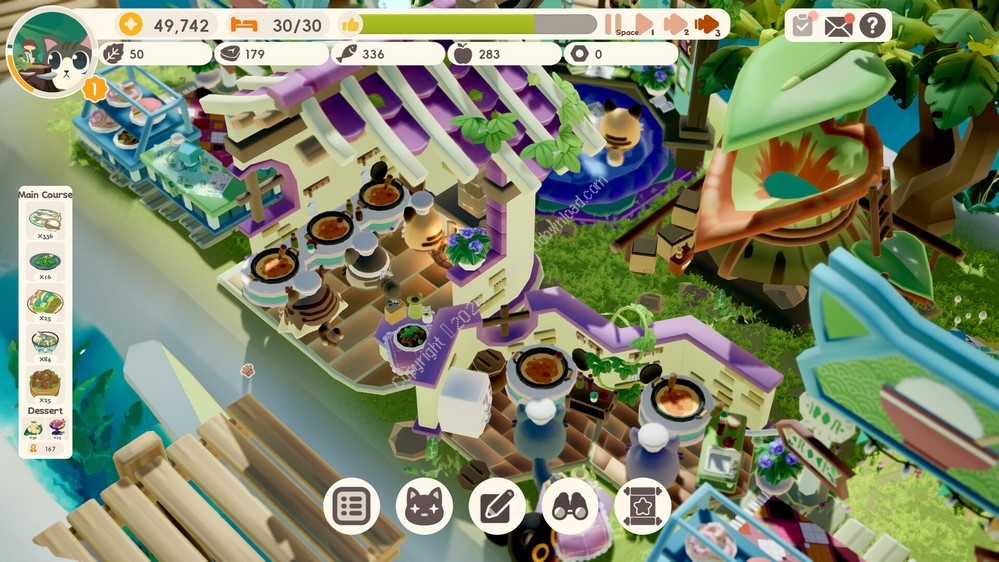Click the gold coin balance icon
The height and width of the screenshot is (562, 999).
coord(131,25)
